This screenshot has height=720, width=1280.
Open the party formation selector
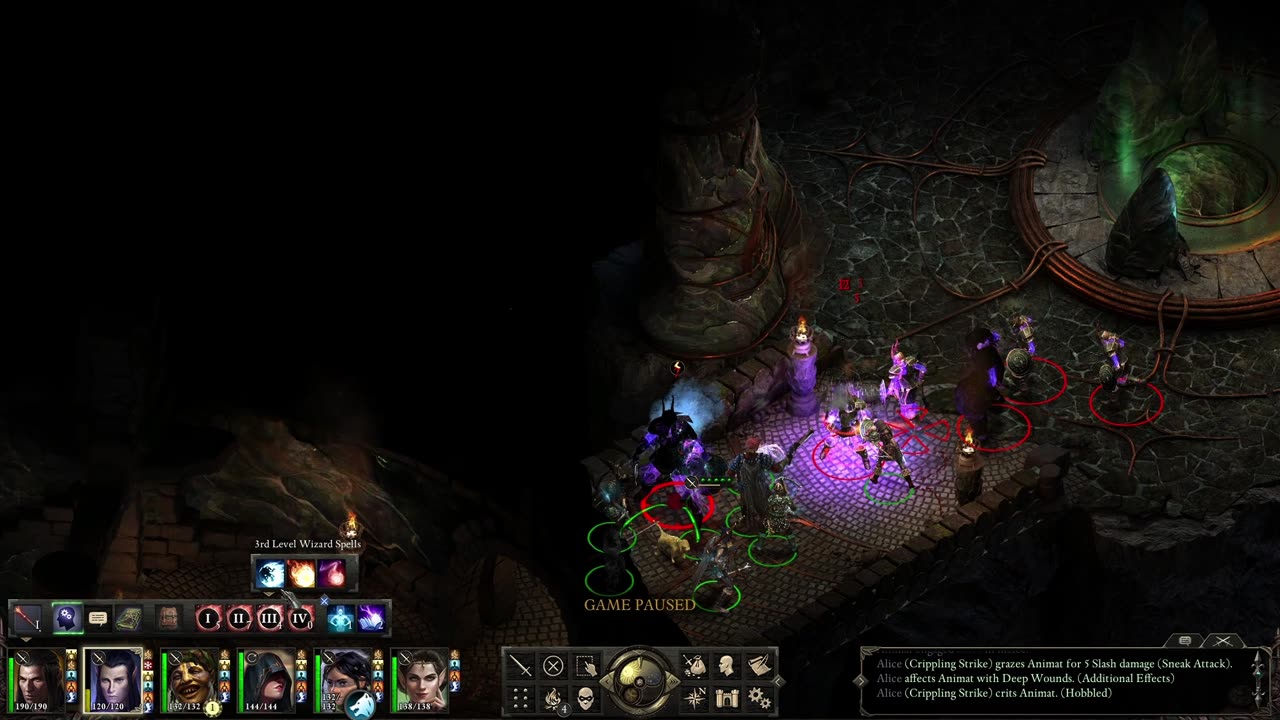tap(520, 698)
